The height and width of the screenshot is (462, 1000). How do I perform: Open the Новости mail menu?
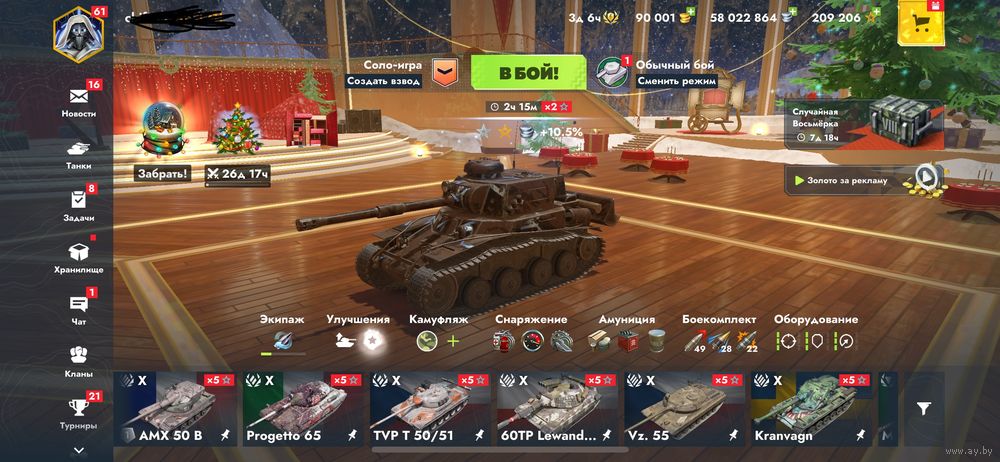pos(78,98)
